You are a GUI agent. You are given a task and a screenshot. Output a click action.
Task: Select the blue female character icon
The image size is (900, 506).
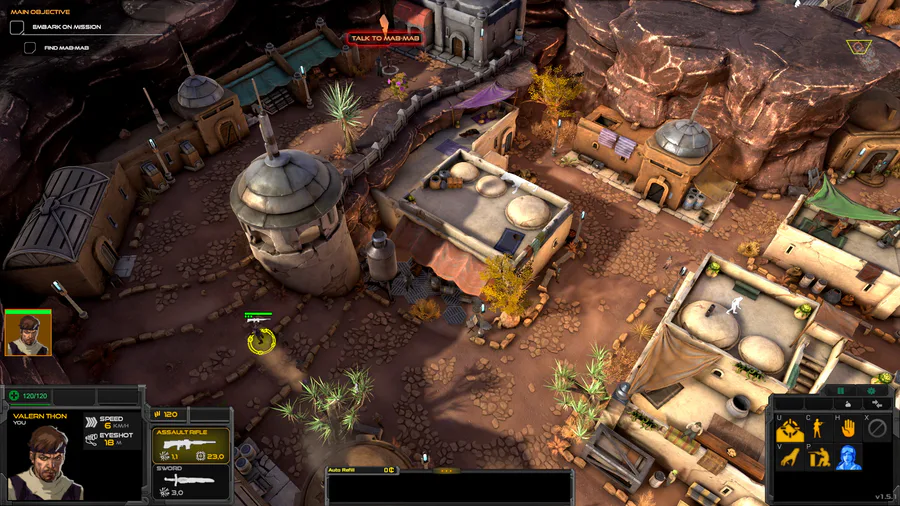pyautogui.click(x=847, y=458)
